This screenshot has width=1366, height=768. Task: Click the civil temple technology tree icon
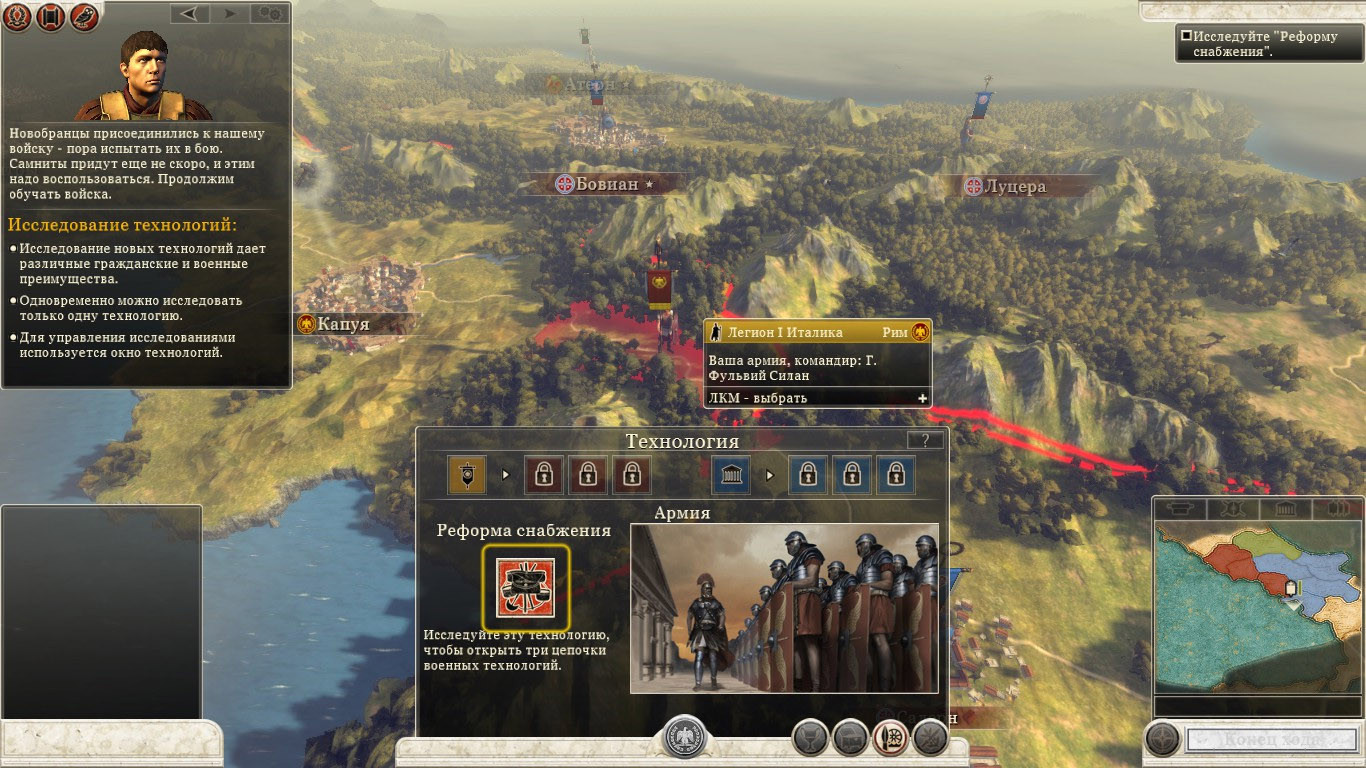pyautogui.click(x=731, y=475)
